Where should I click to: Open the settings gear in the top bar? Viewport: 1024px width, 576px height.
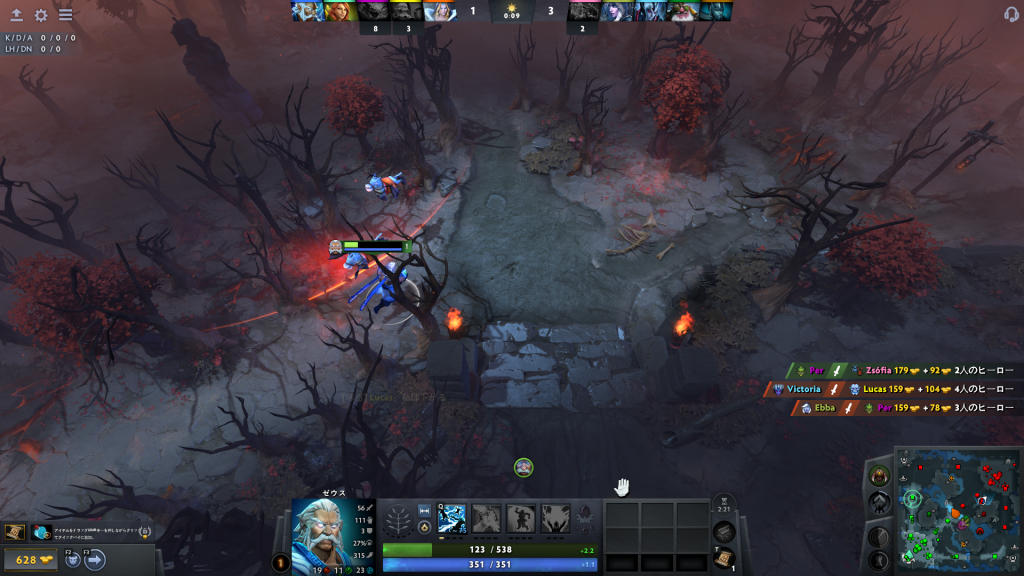[x=41, y=15]
